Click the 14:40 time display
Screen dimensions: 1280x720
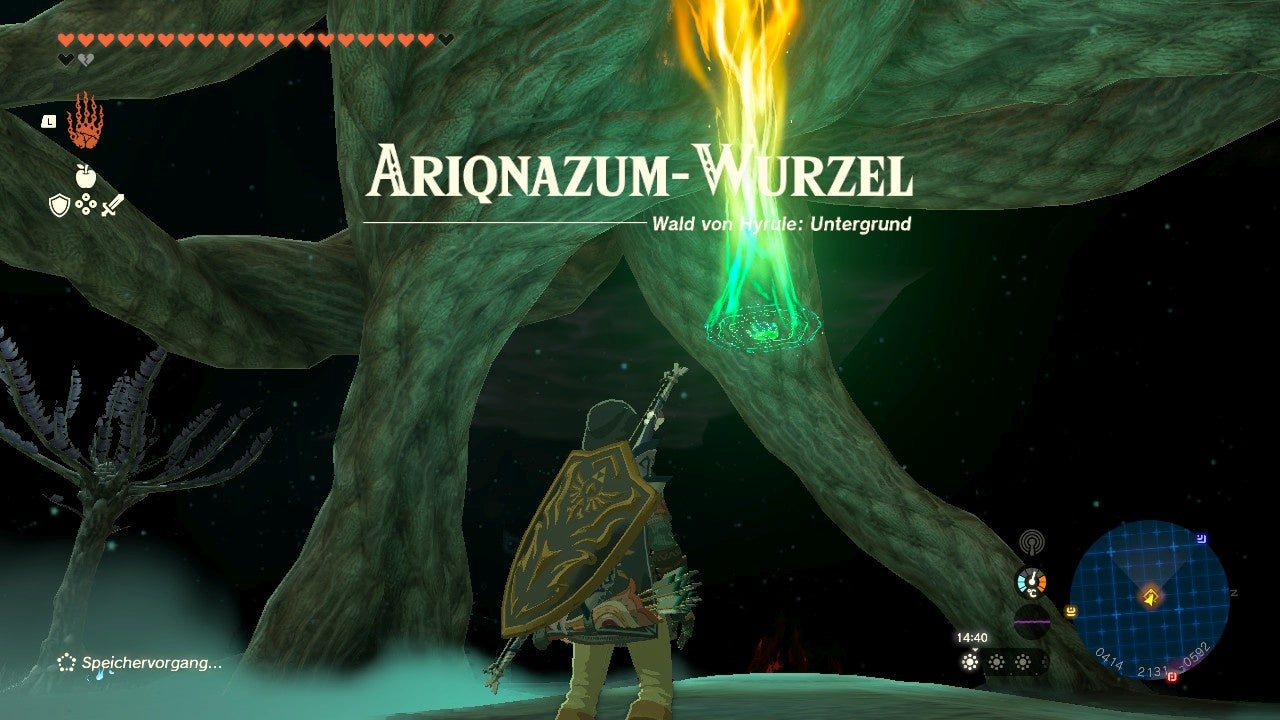[972, 637]
